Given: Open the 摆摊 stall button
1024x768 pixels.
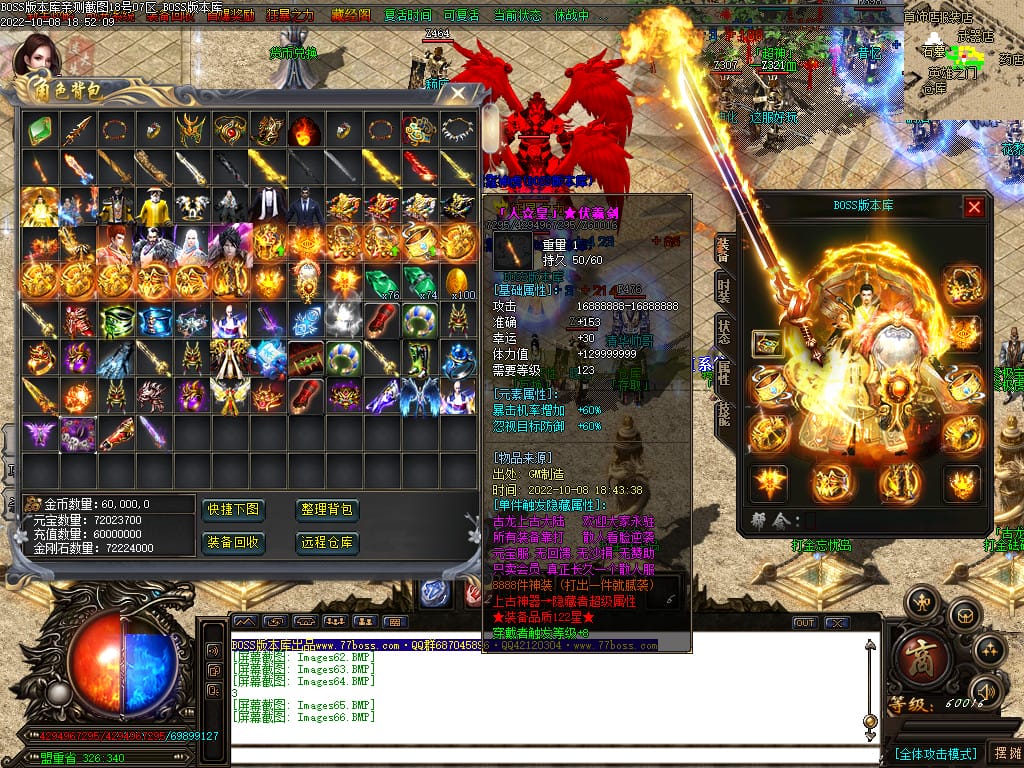Looking at the screenshot, I should pyautogui.click(x=1004, y=752).
